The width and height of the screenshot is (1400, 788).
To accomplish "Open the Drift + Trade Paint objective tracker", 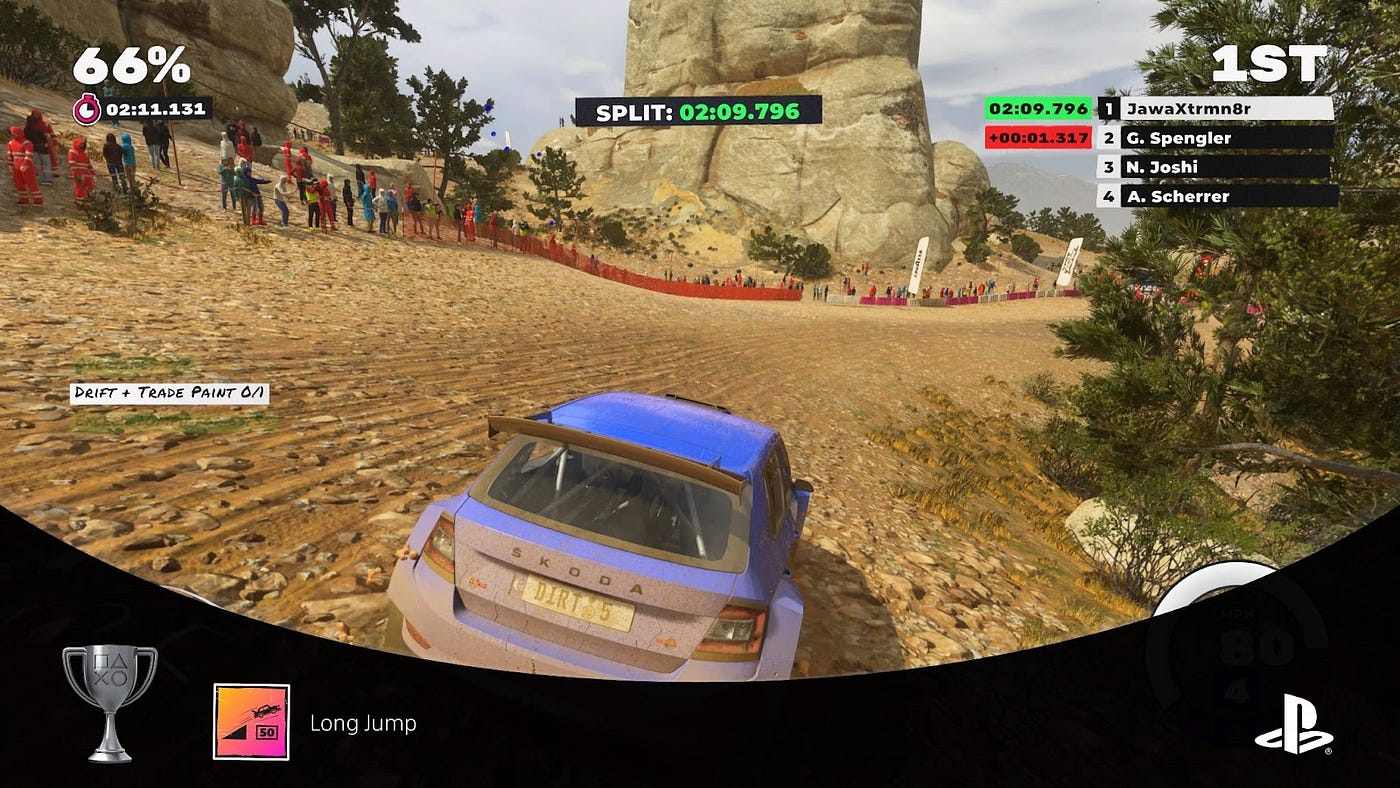I will coord(169,393).
